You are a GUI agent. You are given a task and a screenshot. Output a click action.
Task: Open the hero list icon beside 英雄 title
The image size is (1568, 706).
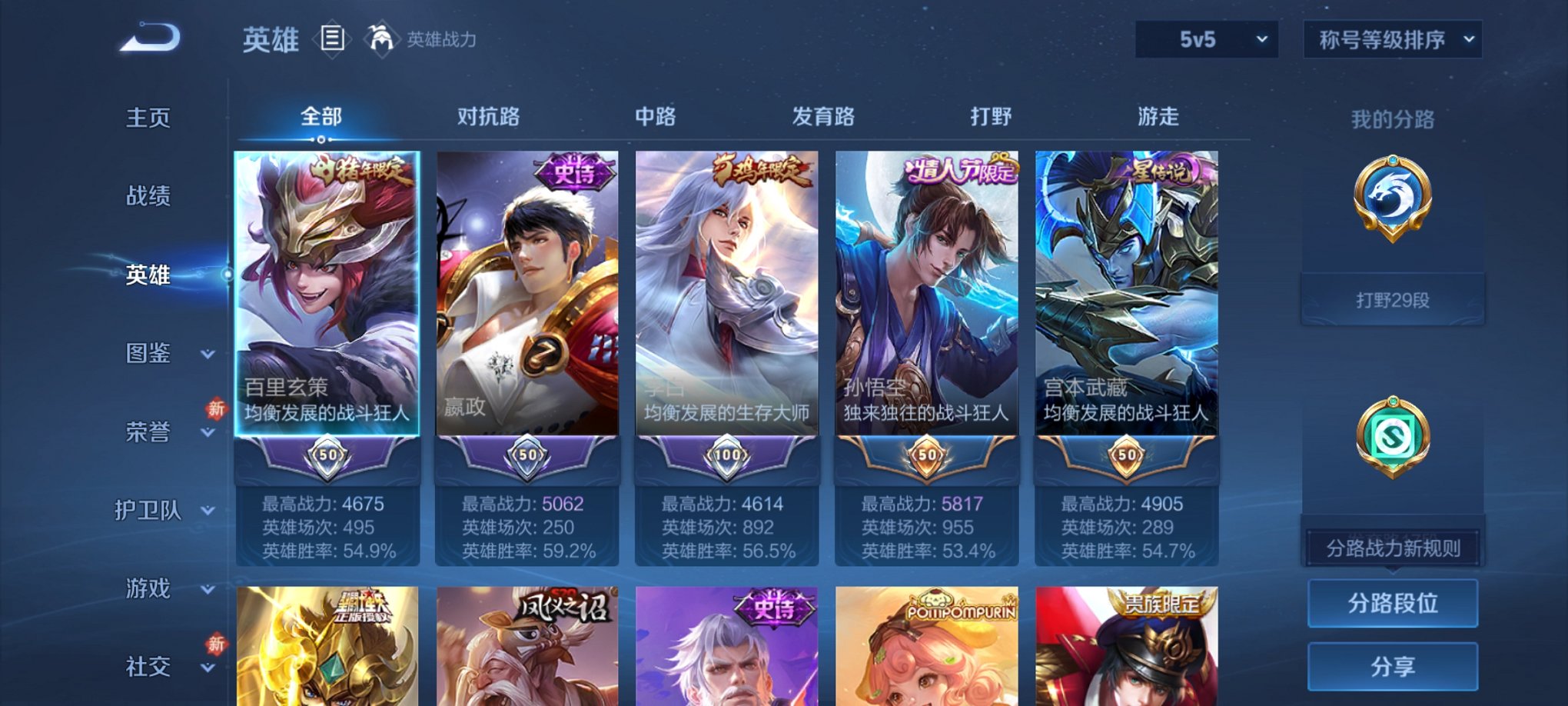click(x=331, y=39)
